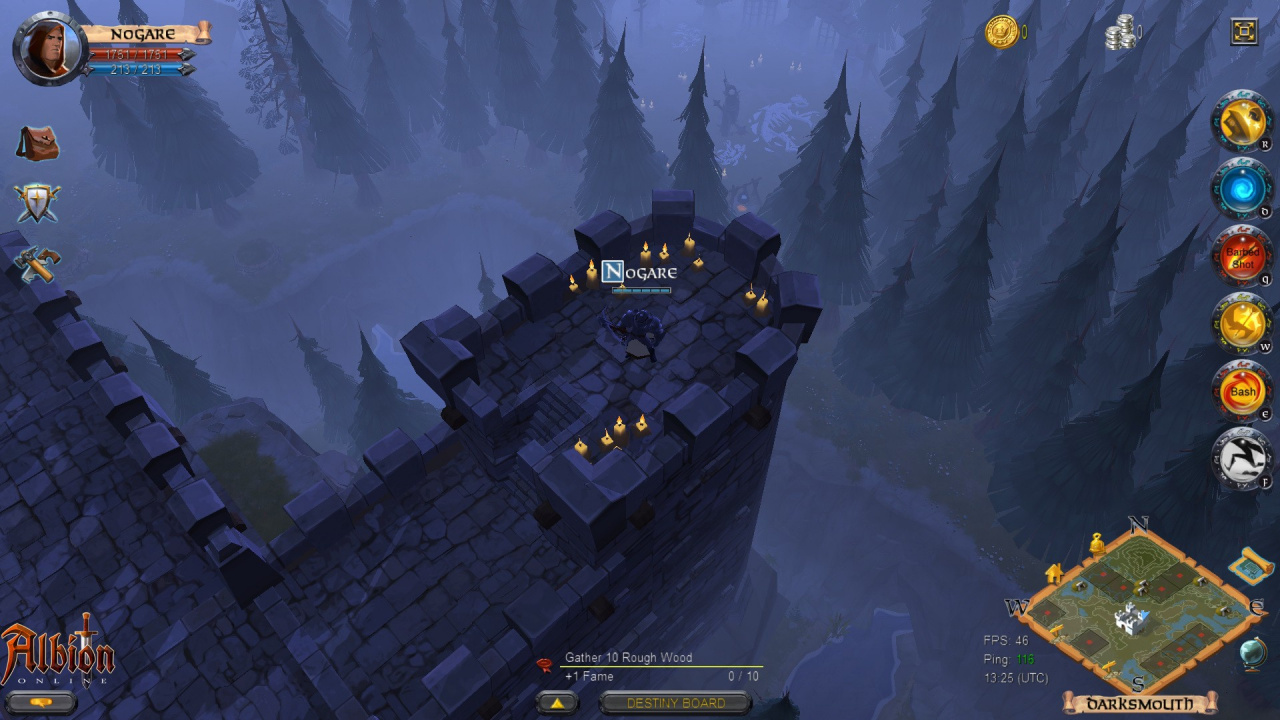Click the golden house icon by minimap

click(x=1053, y=573)
